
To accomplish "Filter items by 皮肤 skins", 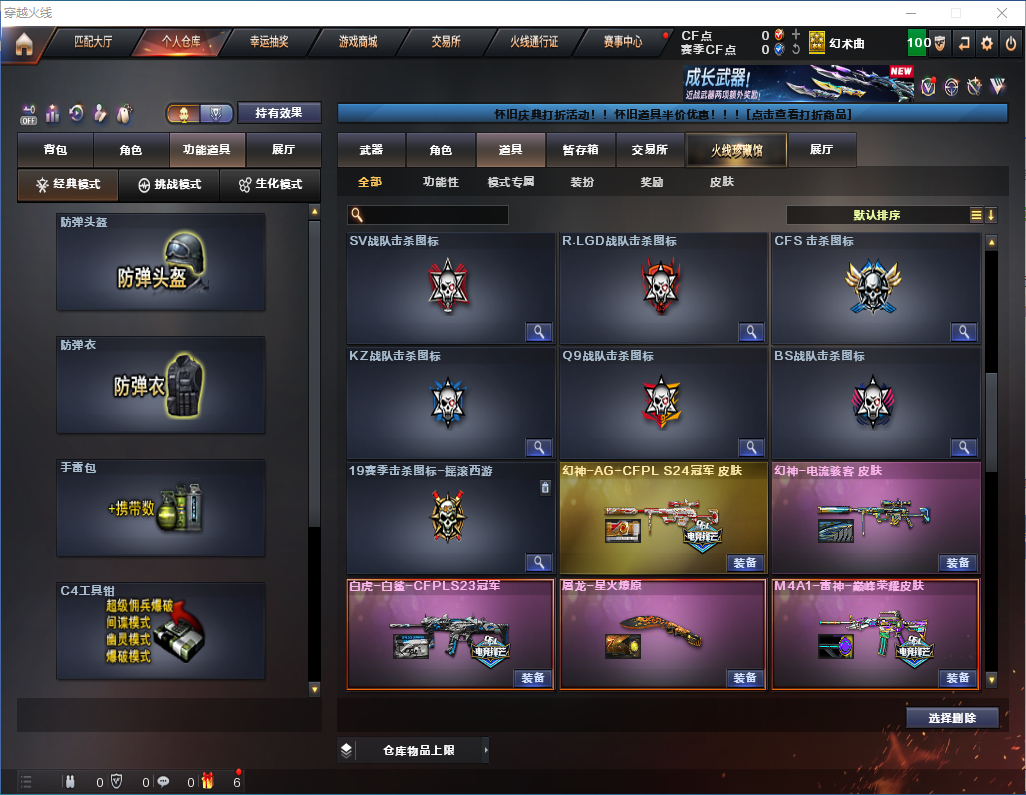I will click(721, 182).
